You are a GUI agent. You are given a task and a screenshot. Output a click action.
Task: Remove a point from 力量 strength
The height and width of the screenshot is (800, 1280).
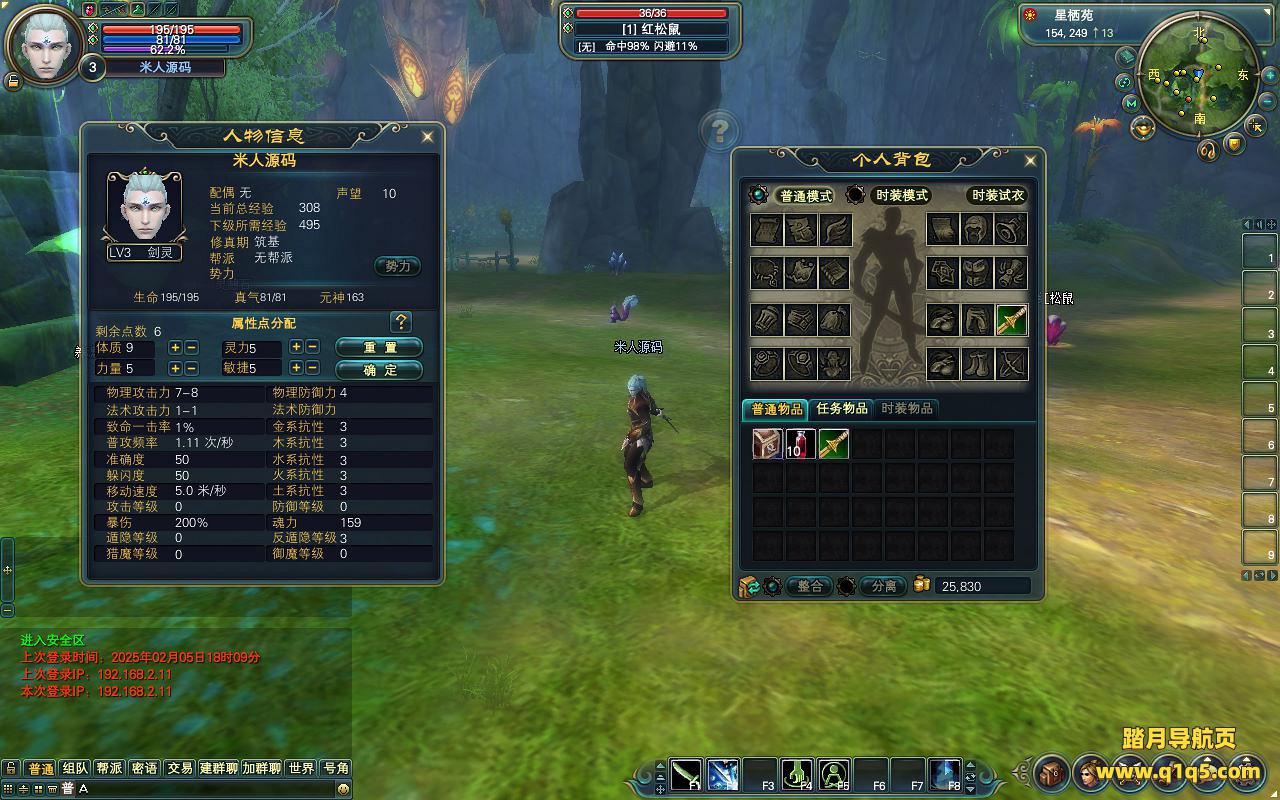coord(192,368)
